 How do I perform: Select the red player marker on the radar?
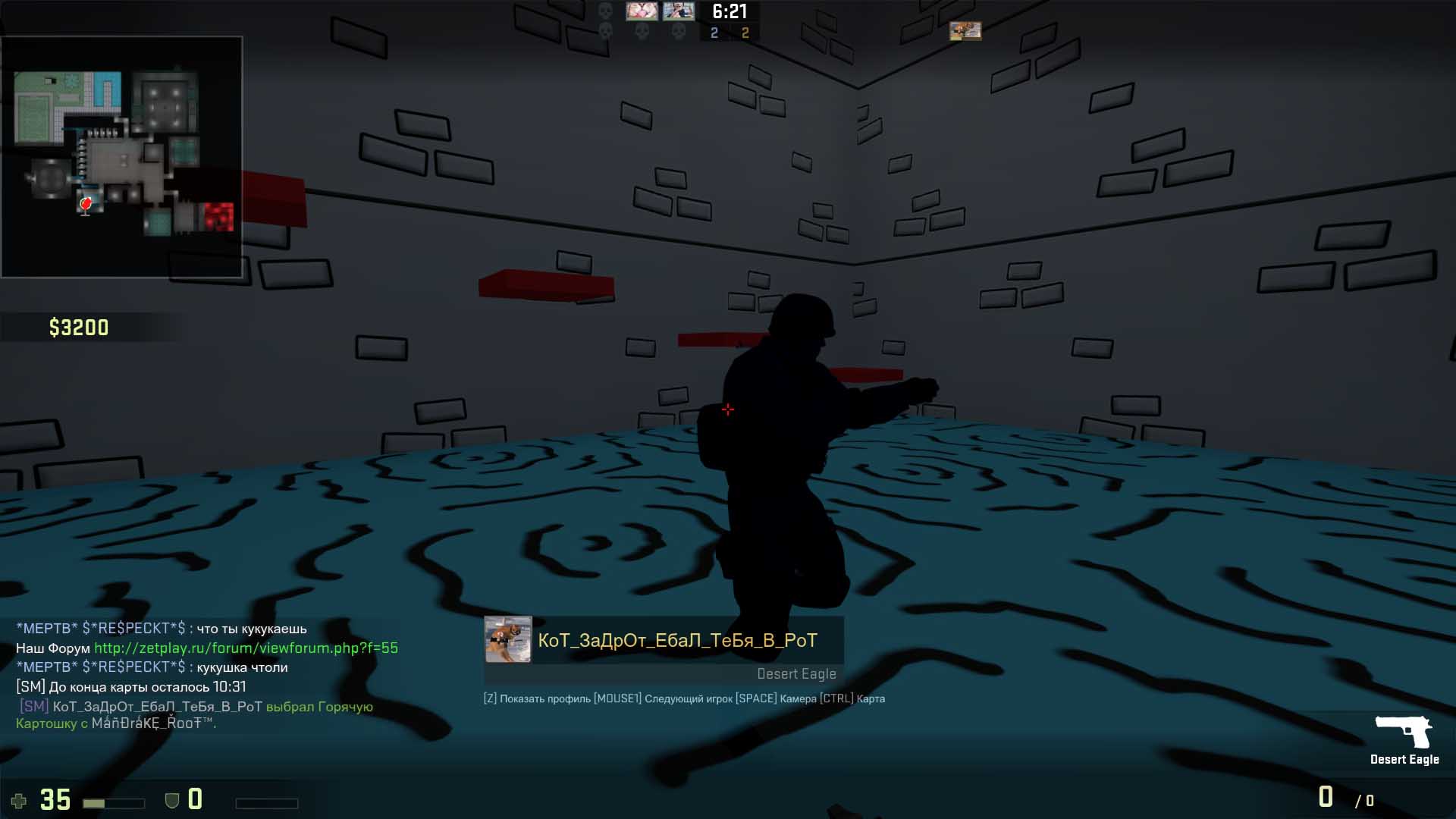[86, 203]
